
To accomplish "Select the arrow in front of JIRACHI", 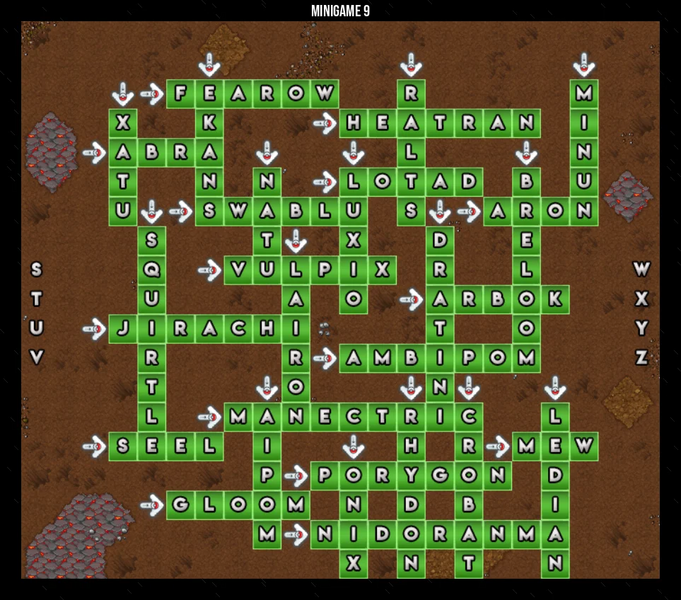I will (x=94, y=327).
